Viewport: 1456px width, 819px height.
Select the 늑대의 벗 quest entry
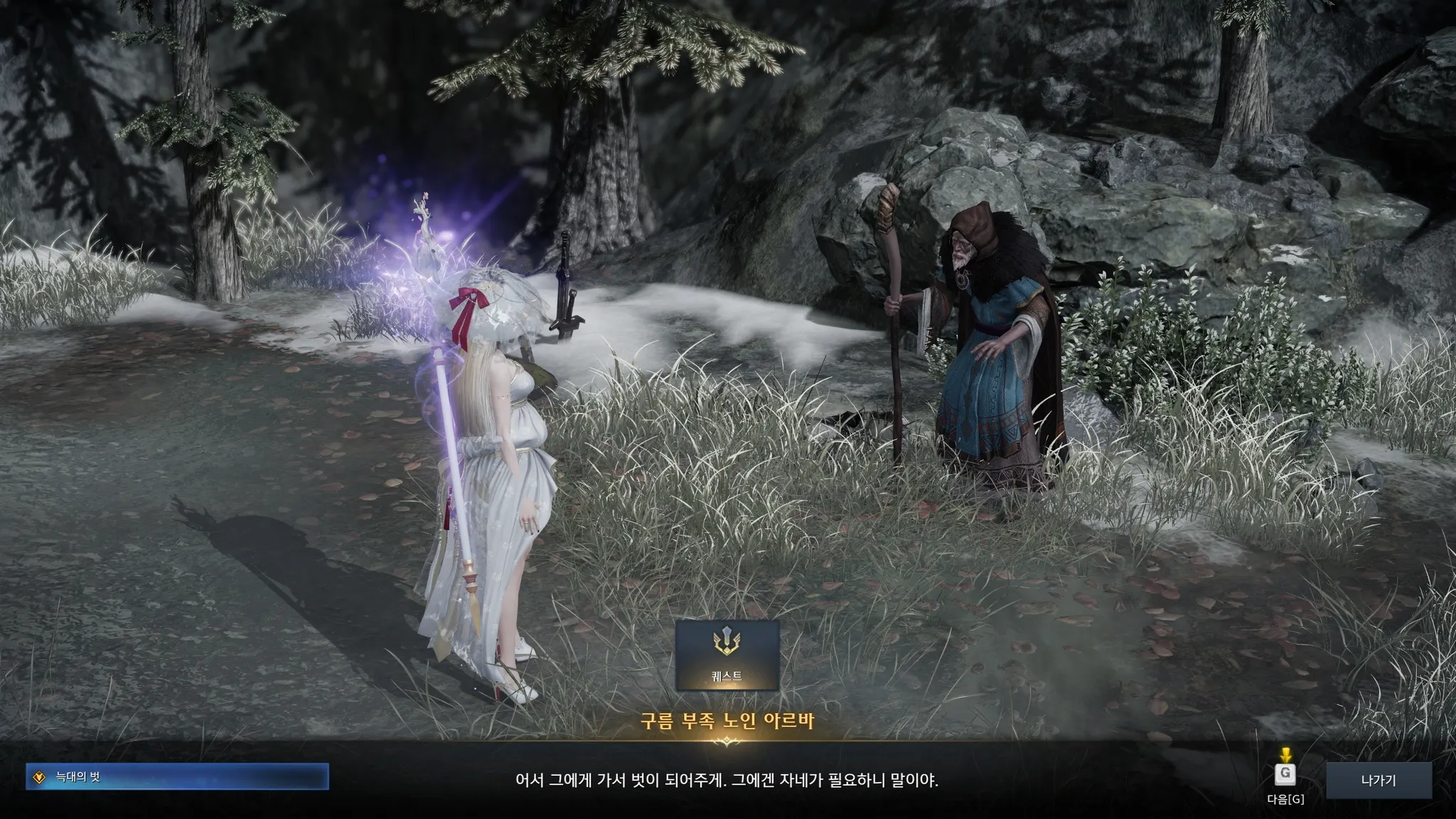pyautogui.click(x=177, y=777)
